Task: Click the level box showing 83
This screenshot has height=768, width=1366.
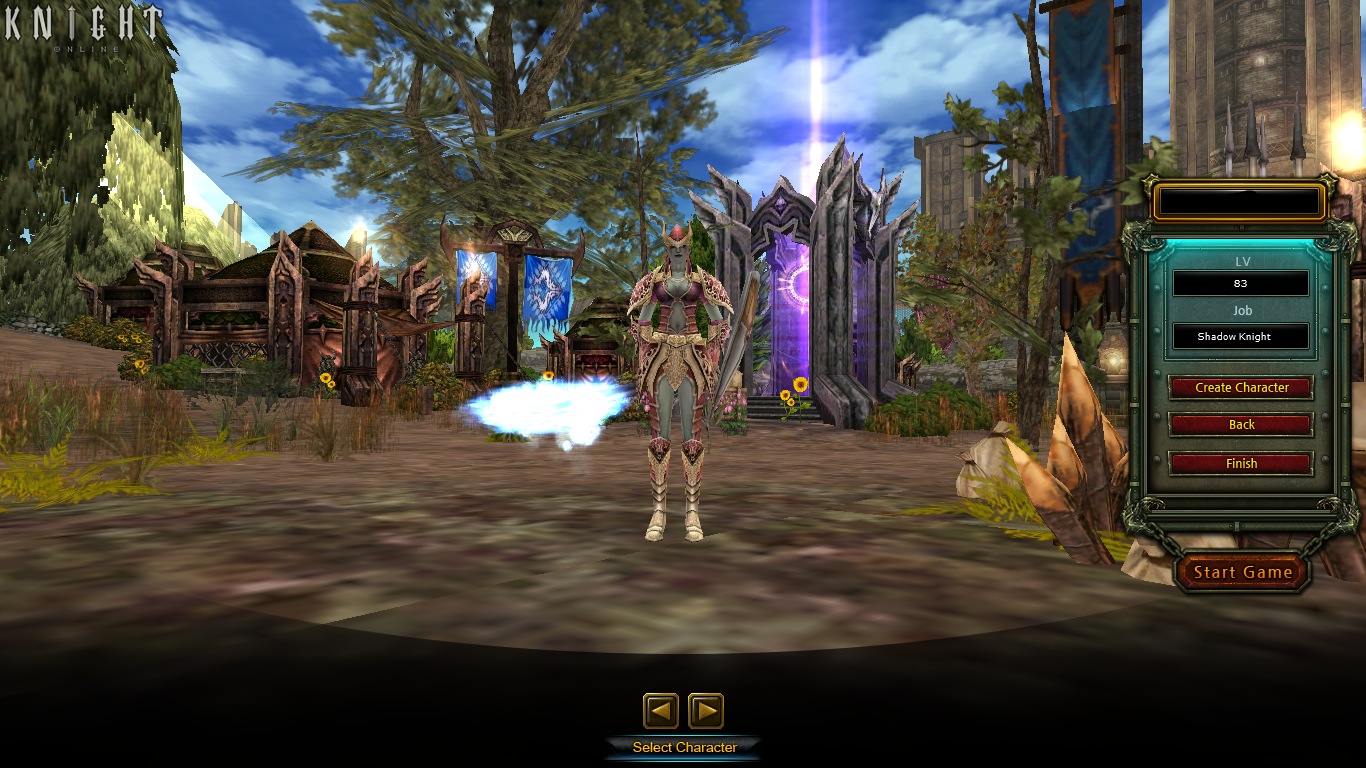Action: [1240, 283]
